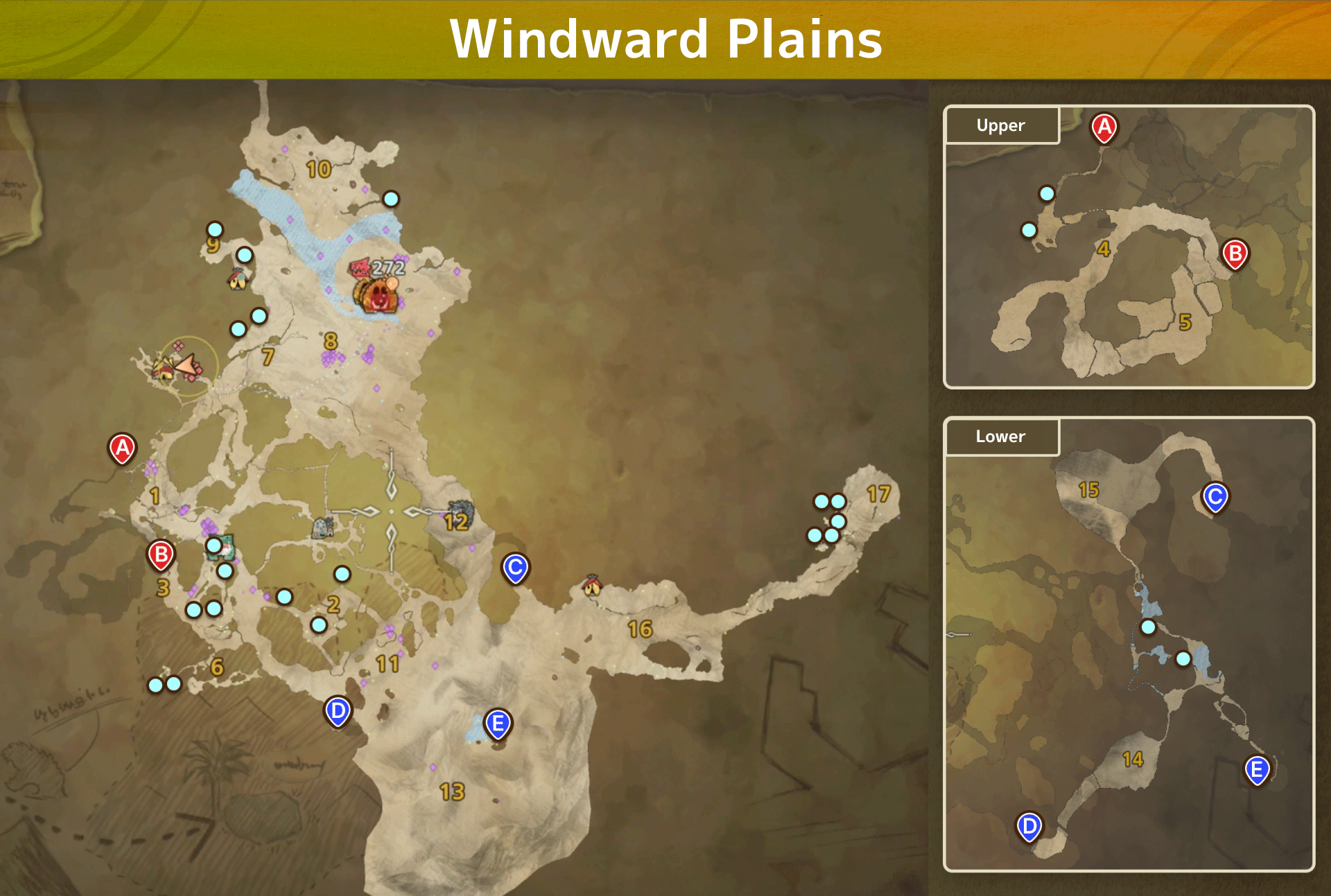Viewport: 1331px width, 896px height.
Task: Click the cyan dot on the Upper inset map
Action: tap(1047, 195)
